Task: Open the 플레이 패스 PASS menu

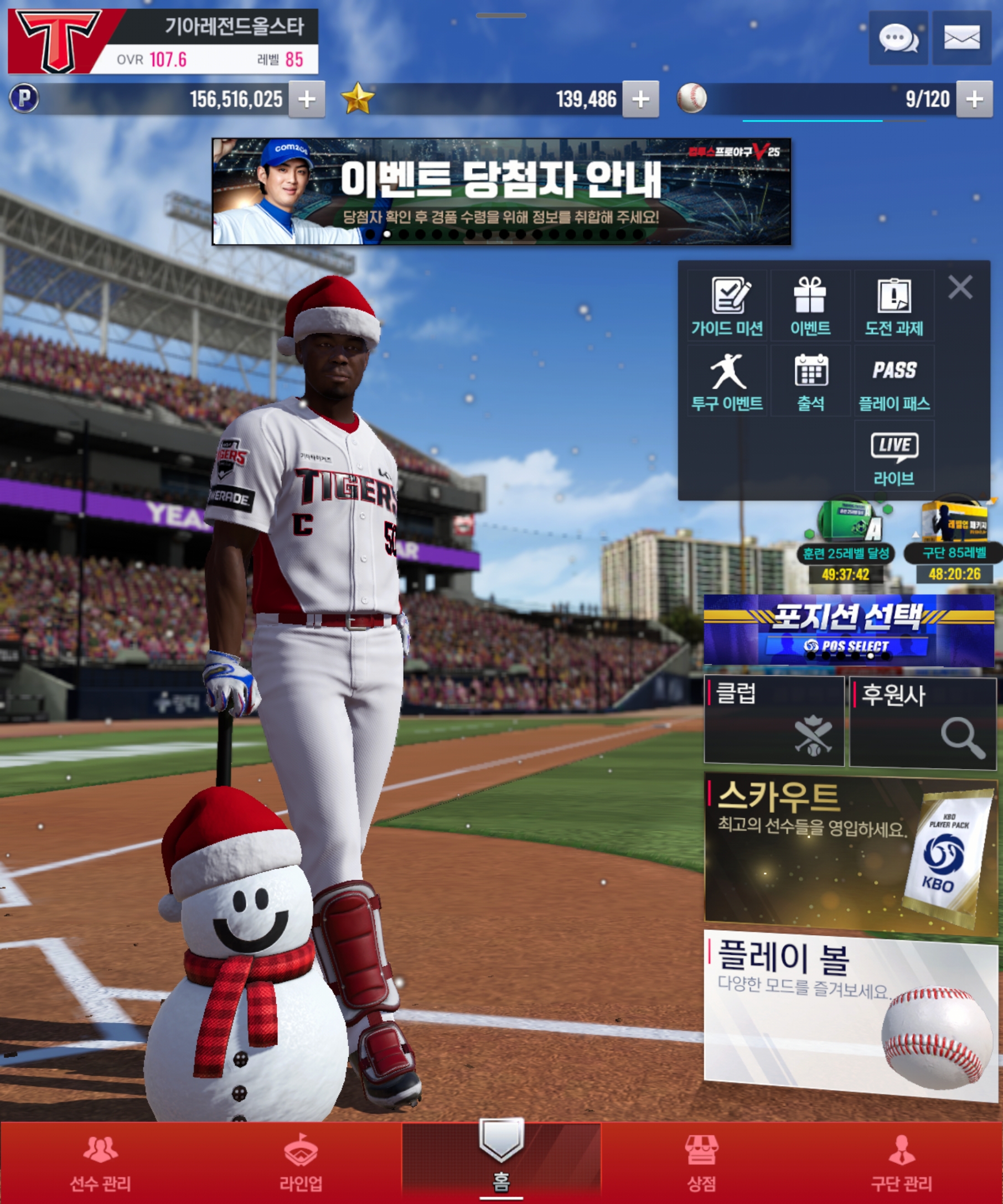Action: (x=893, y=381)
